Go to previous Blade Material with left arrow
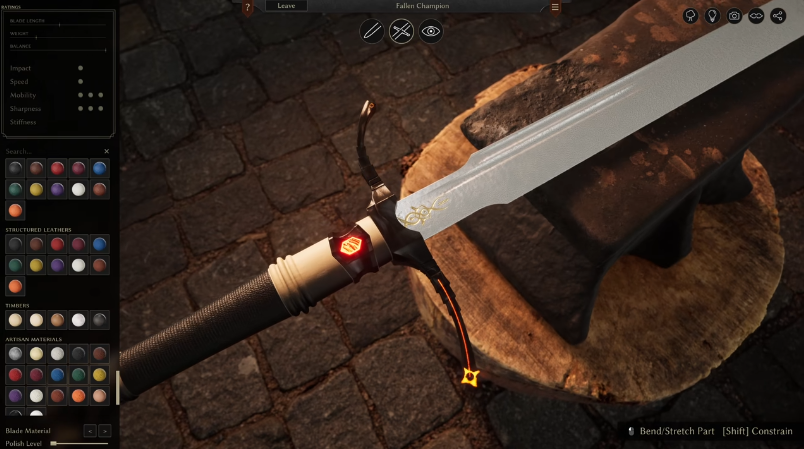 click(89, 431)
